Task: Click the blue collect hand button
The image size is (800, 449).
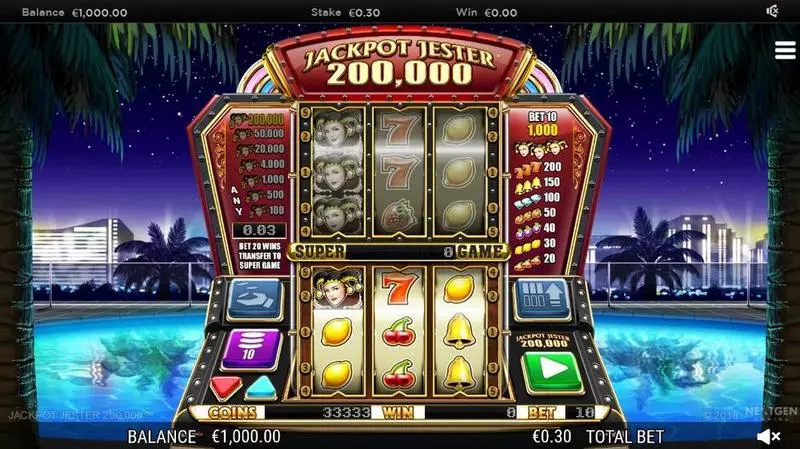Action: click(251, 298)
